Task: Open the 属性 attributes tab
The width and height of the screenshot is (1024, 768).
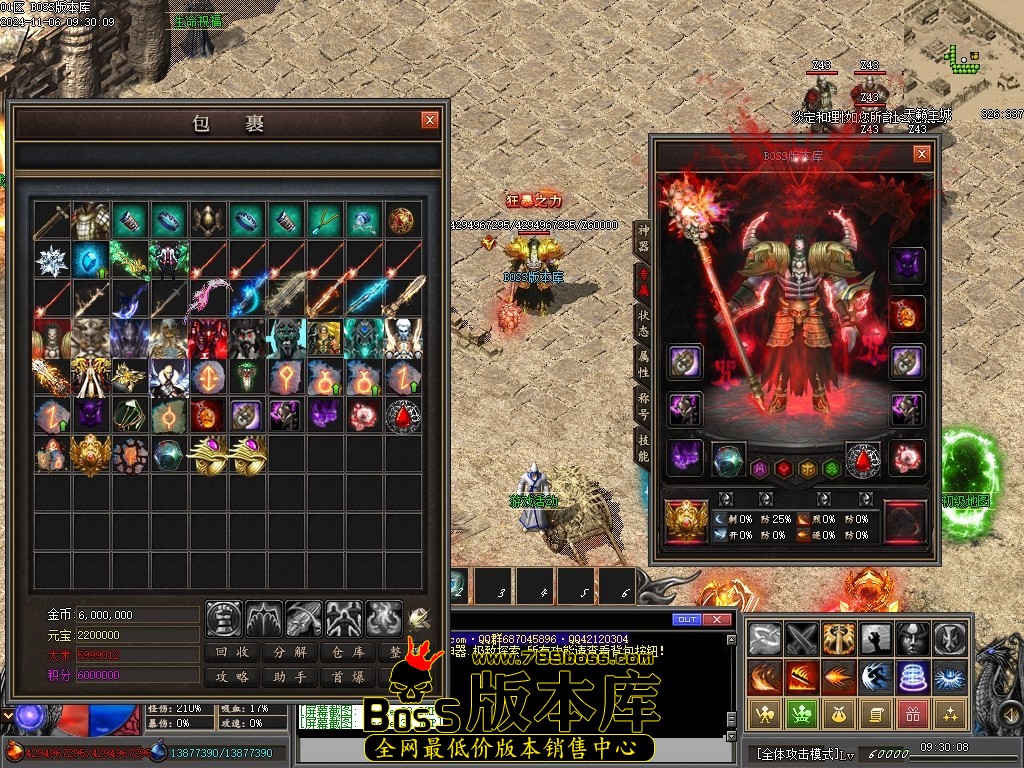Action: (643, 364)
